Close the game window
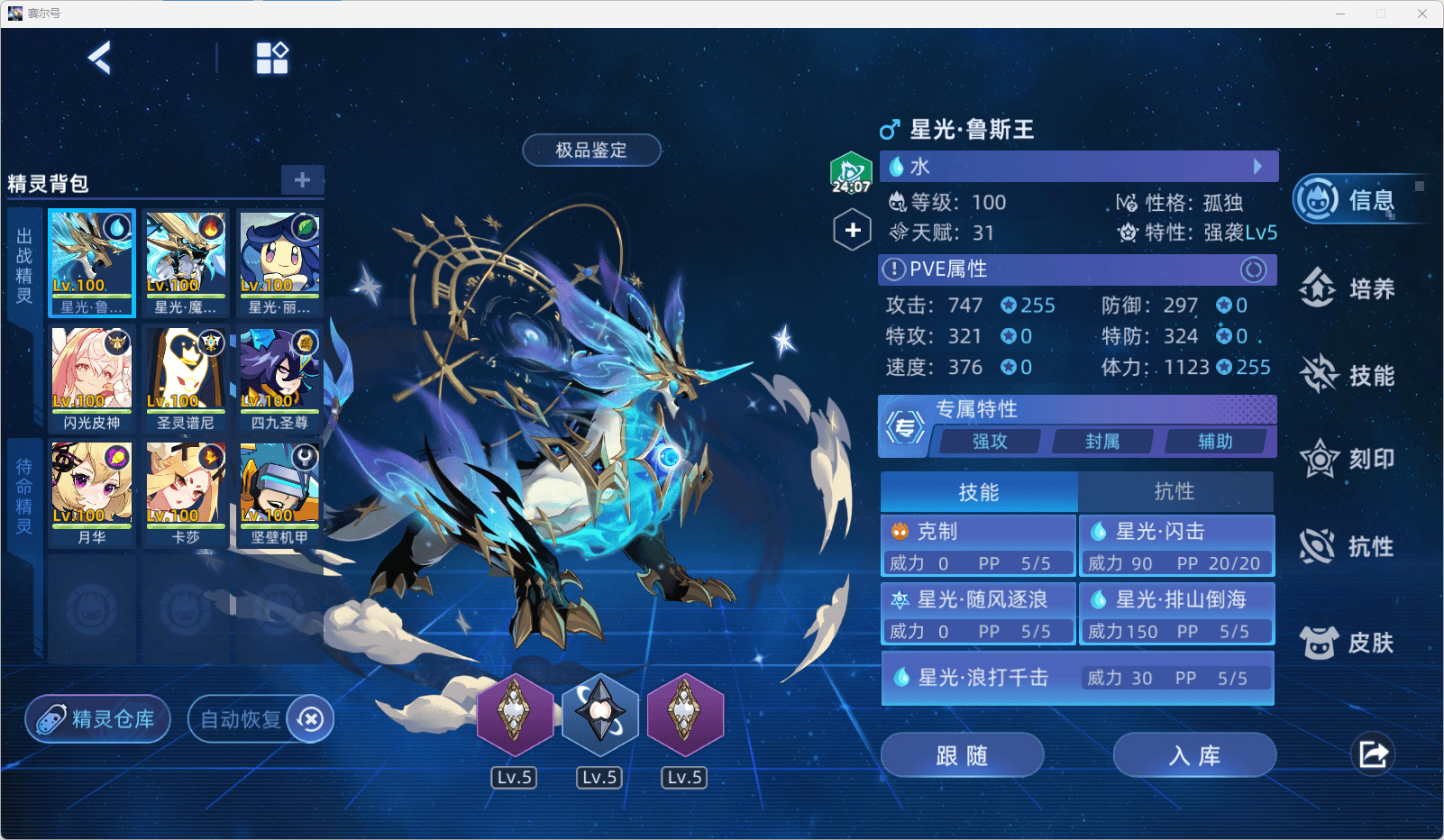Viewport: 1444px width, 840px height. click(x=1422, y=14)
